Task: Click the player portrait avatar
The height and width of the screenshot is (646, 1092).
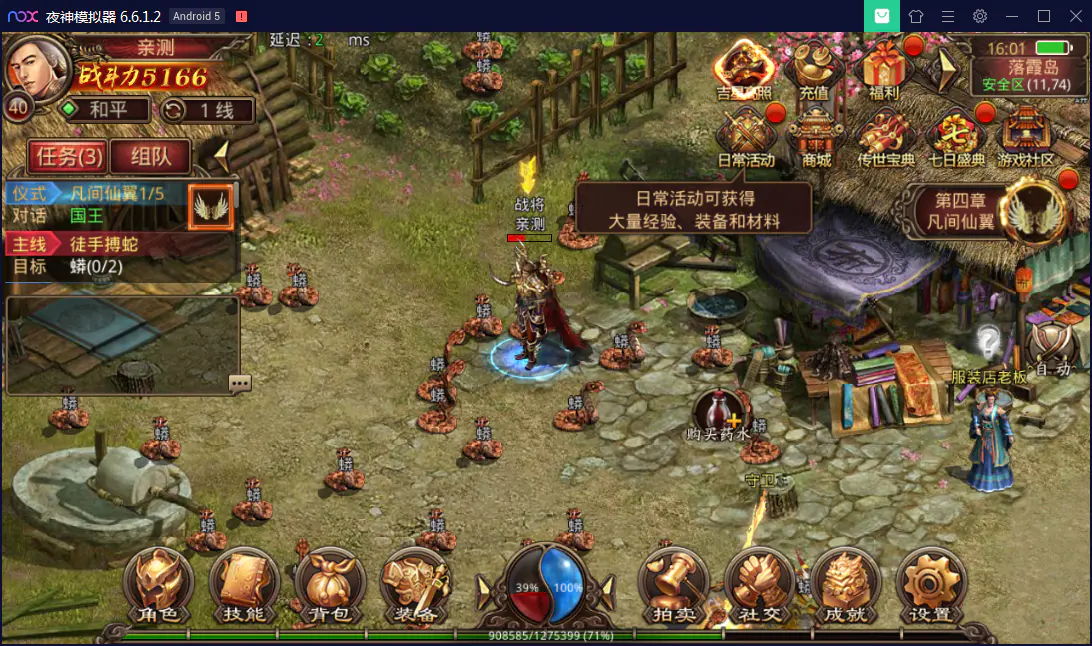Action: point(38,64)
